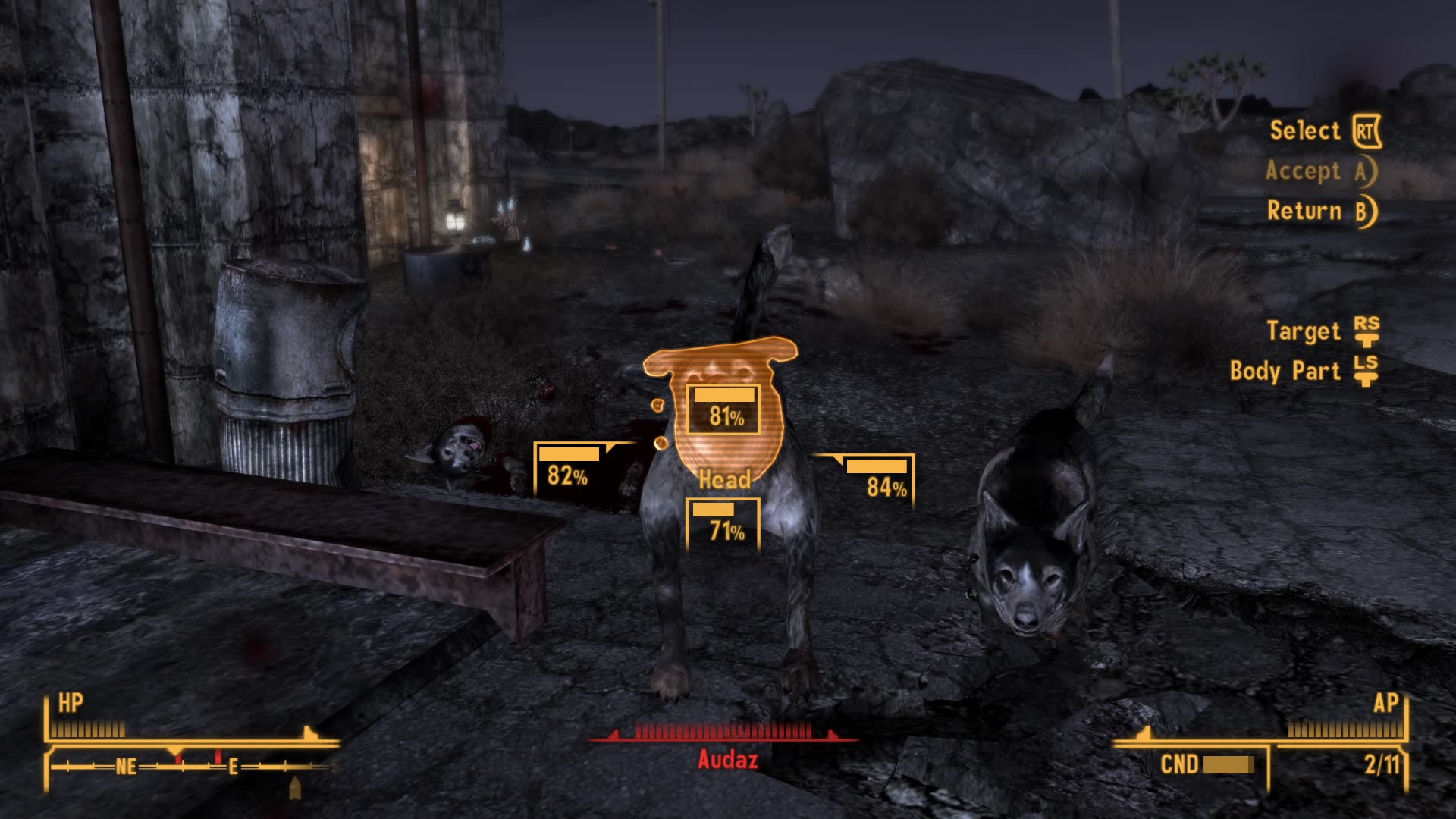Click the compass on the HUD
This screenshot has height=819, width=1456.
click(x=182, y=767)
